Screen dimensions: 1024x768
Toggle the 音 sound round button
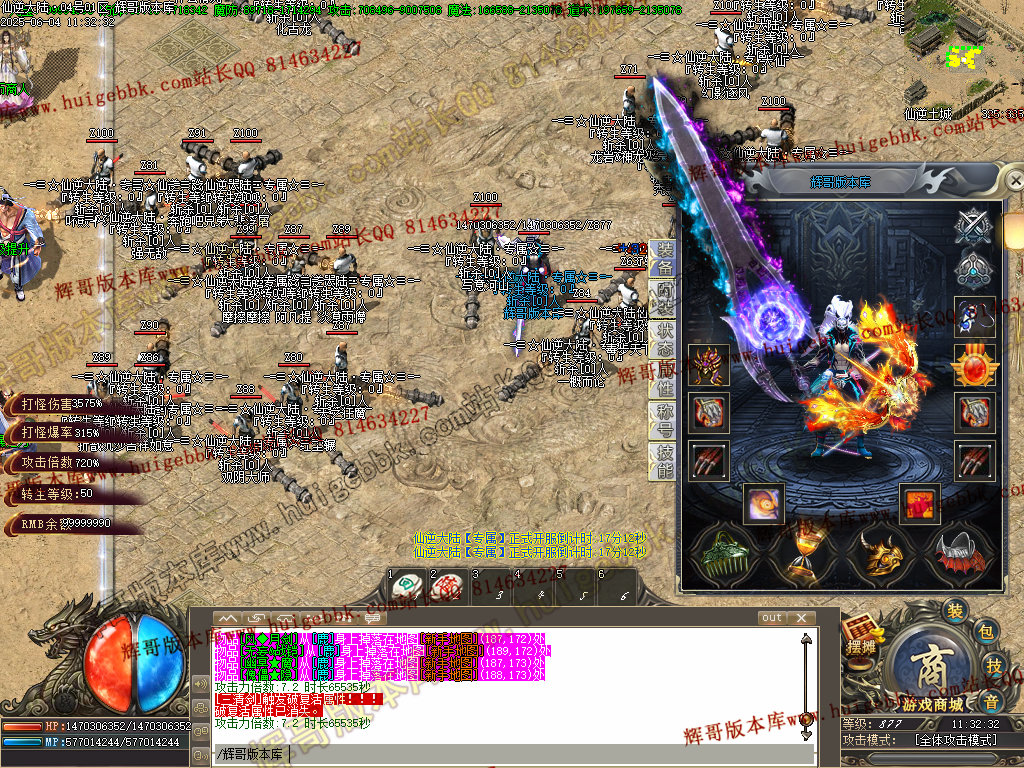point(992,700)
